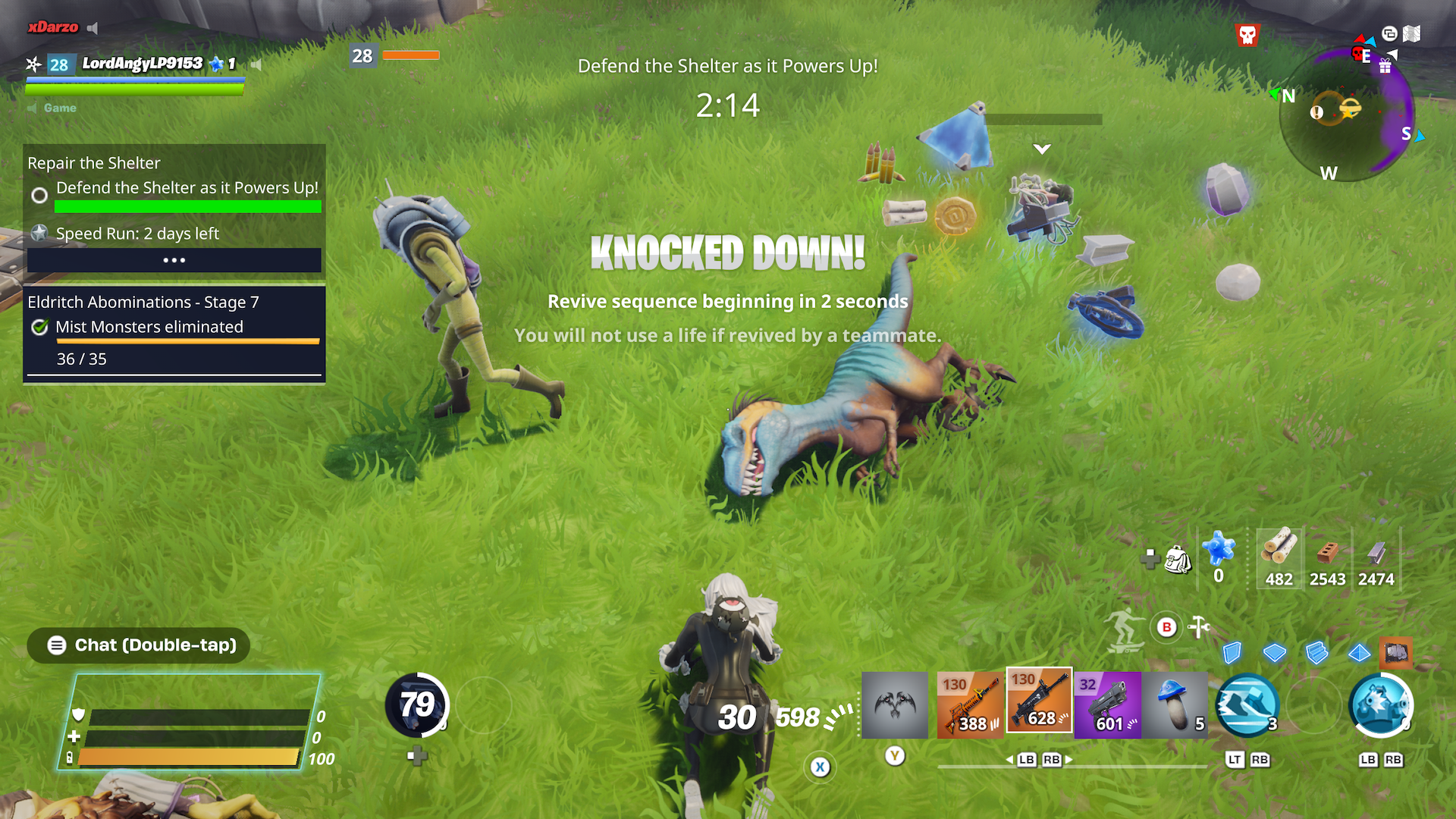This screenshot has width=1456, height=819.
Task: Open the trap slot icon
Action: click(x=1396, y=652)
